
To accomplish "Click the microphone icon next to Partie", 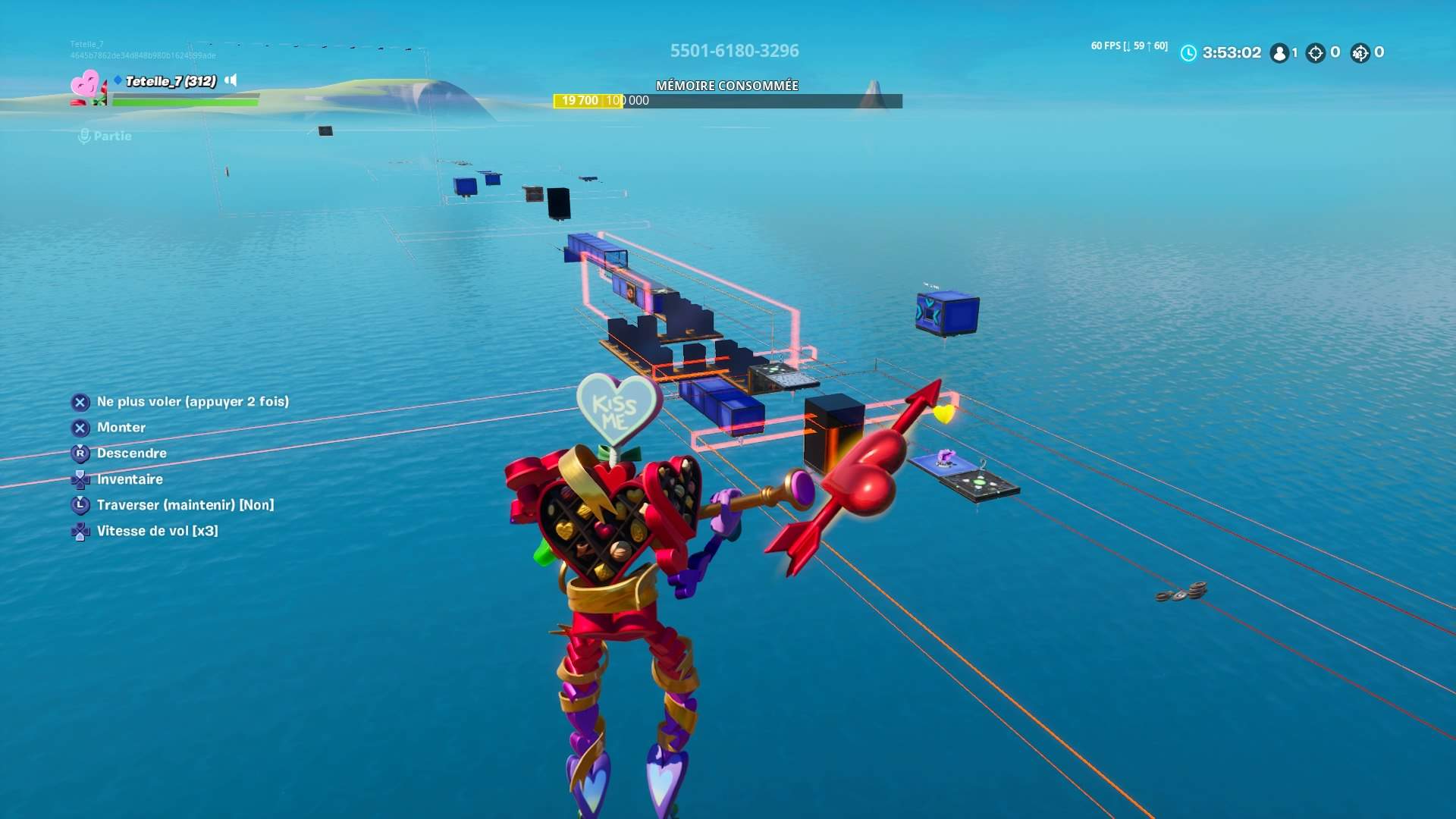I will [83, 136].
